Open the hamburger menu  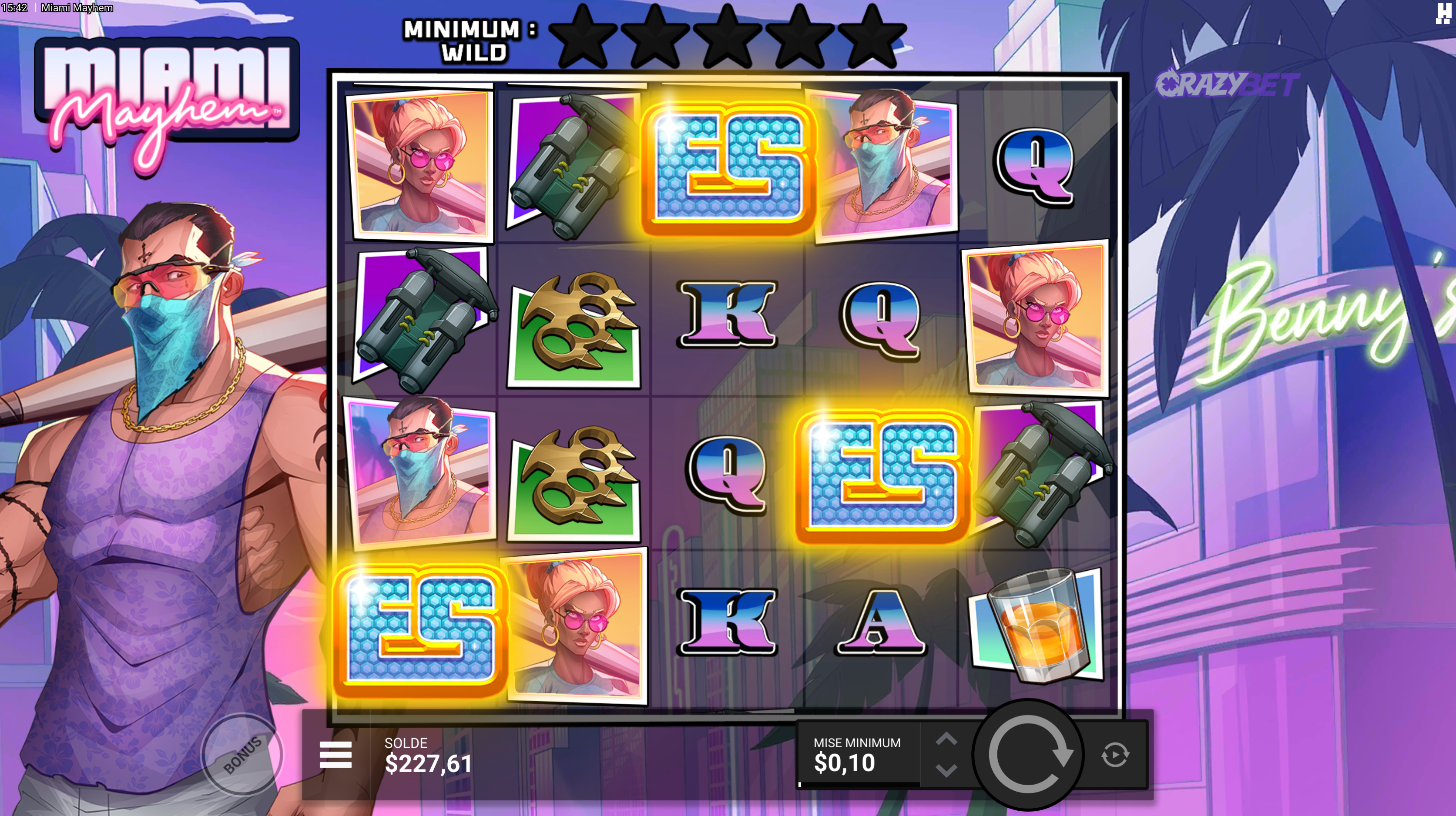336,755
